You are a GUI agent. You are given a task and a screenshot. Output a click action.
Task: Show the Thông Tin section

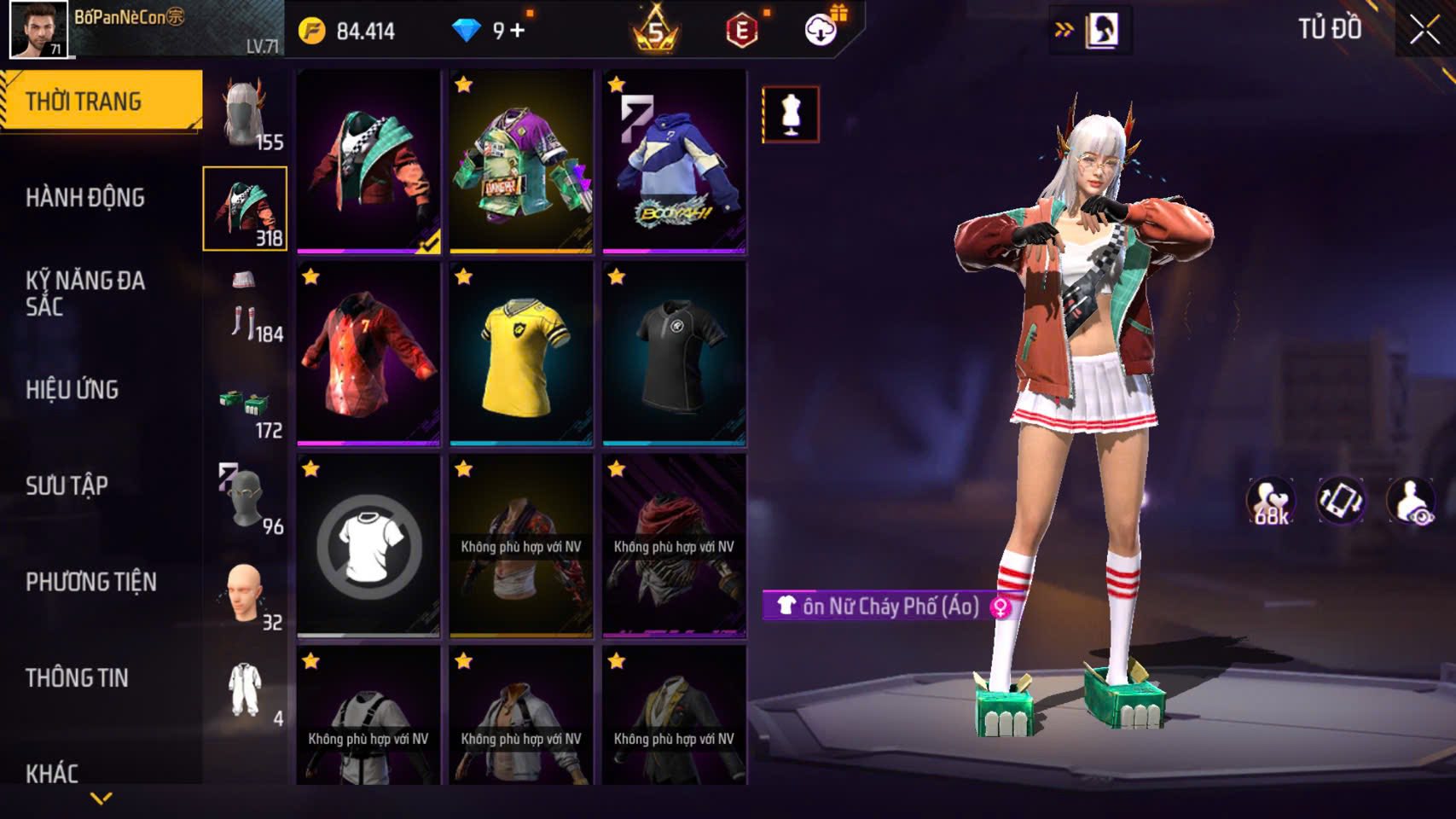tap(77, 678)
